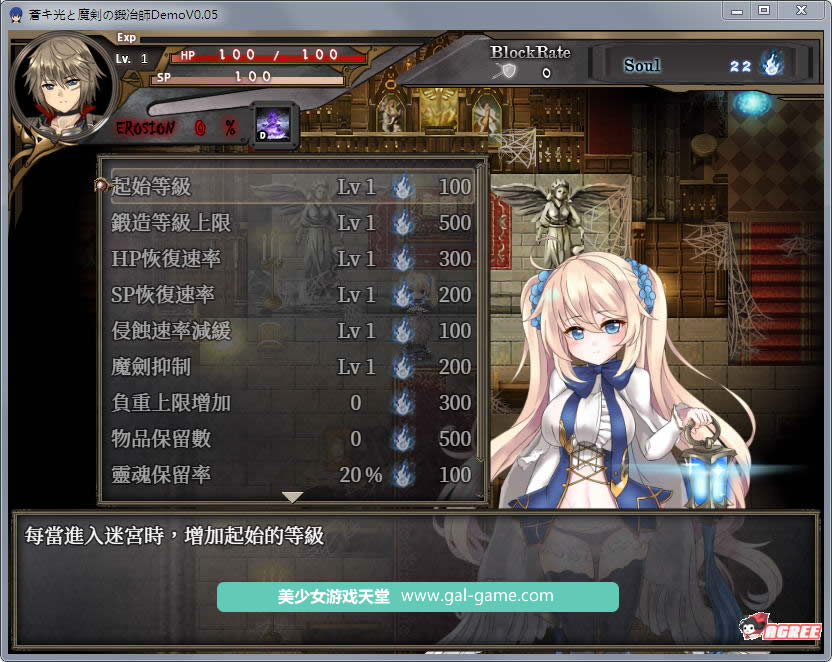Screen dimensions: 832x662
Task: Choose the 鍛造等級上限 upgrade
Action: tap(291, 223)
